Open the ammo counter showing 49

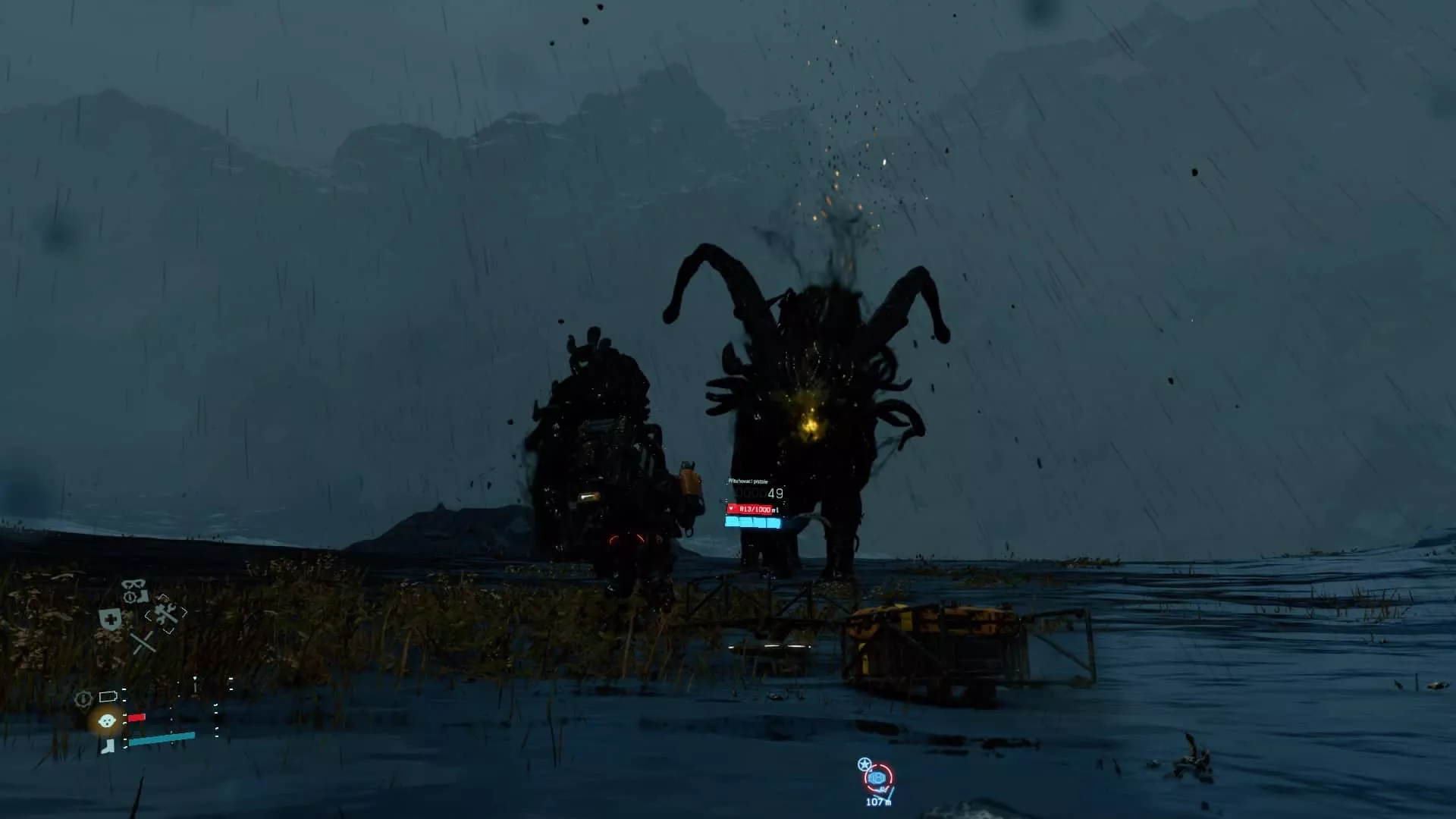(x=774, y=492)
